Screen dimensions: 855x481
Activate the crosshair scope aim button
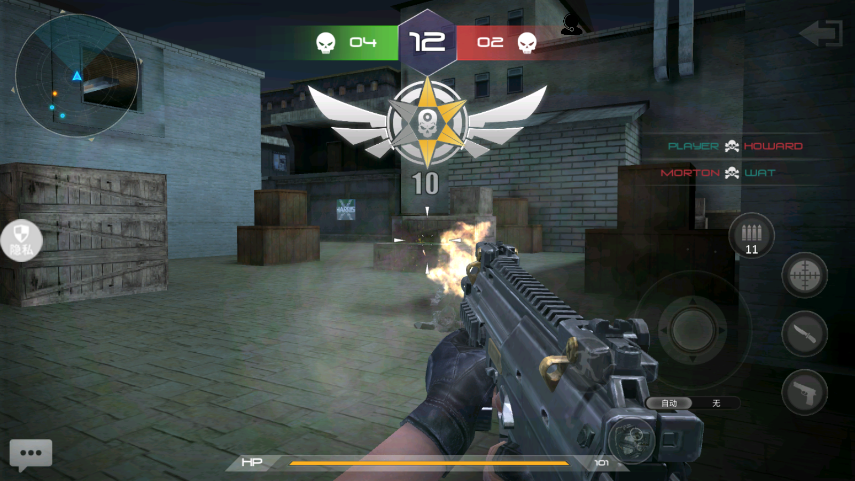coord(804,275)
